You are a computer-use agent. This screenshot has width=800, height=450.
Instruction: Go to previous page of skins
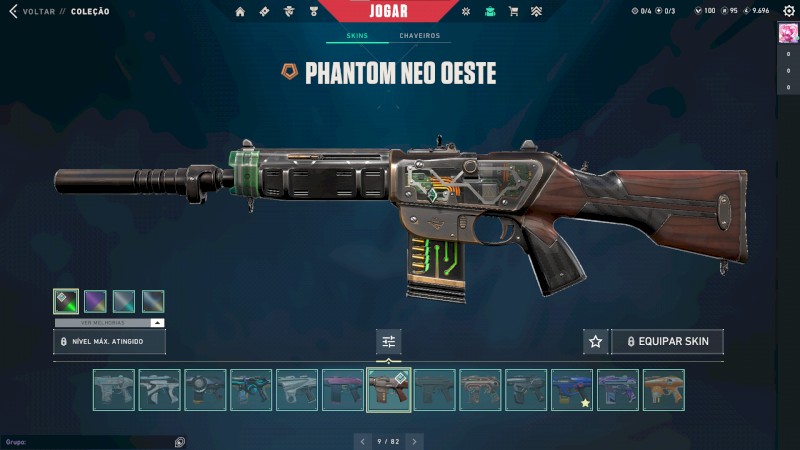coord(363,441)
